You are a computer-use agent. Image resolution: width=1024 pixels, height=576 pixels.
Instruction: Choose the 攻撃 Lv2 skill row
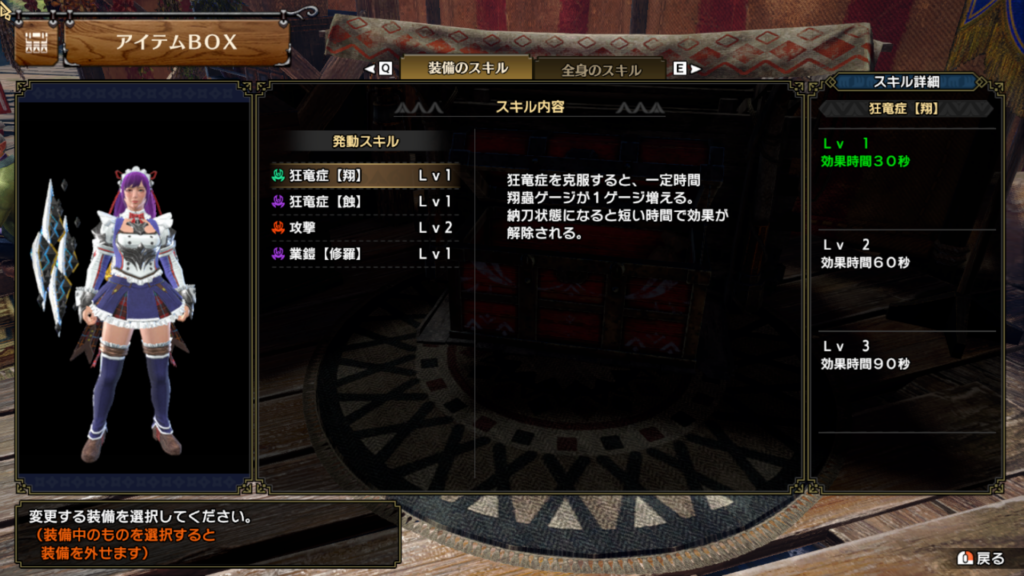[x=365, y=228]
